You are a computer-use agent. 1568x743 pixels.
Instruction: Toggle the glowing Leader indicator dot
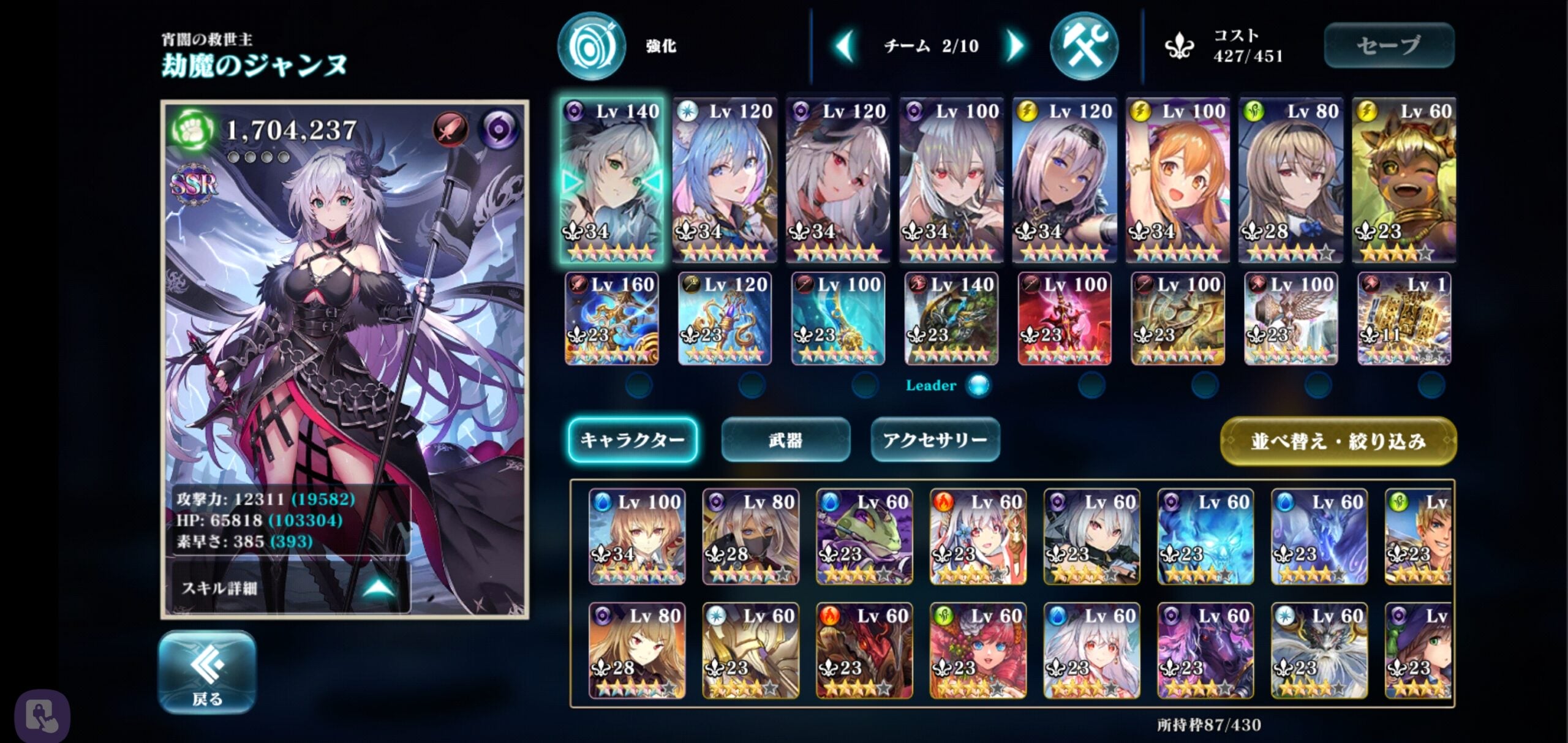click(978, 385)
